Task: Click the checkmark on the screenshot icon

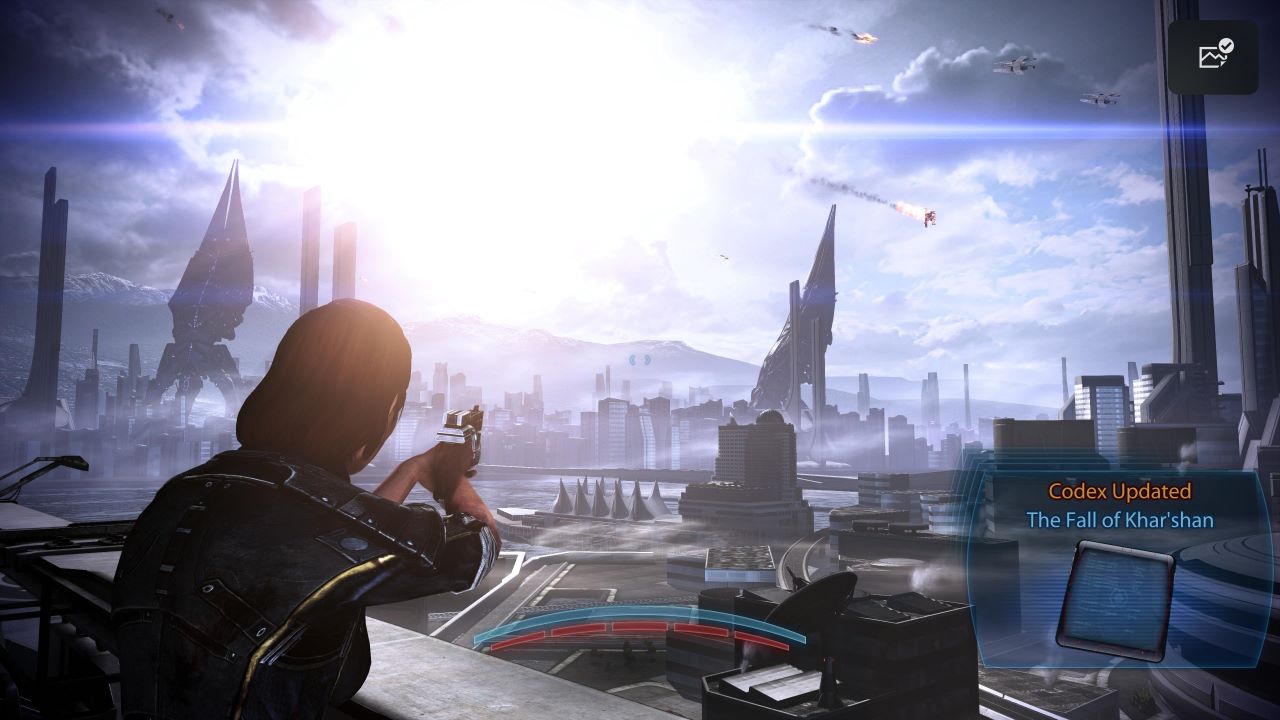Action: tap(1224, 48)
